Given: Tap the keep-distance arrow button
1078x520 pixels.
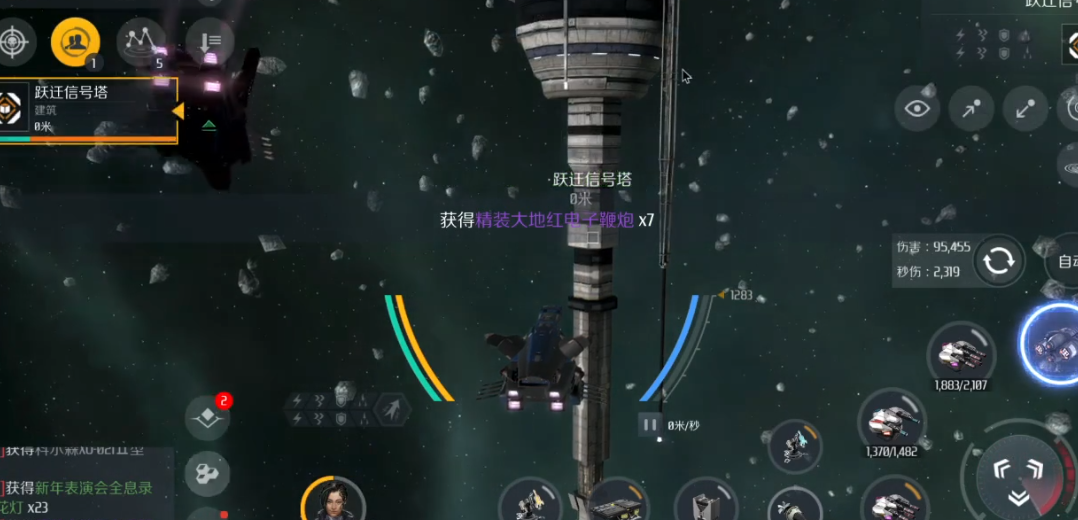Looking at the screenshot, I should (x=1025, y=109).
